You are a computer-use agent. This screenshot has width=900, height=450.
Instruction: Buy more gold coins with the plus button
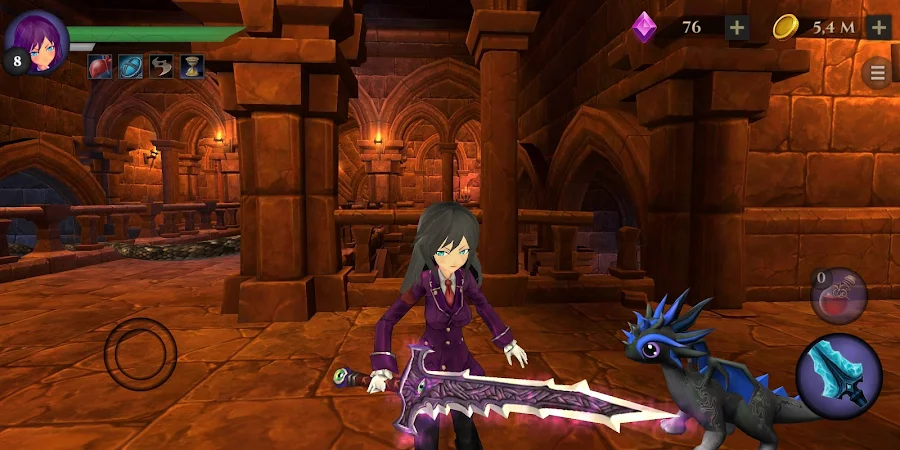(879, 27)
